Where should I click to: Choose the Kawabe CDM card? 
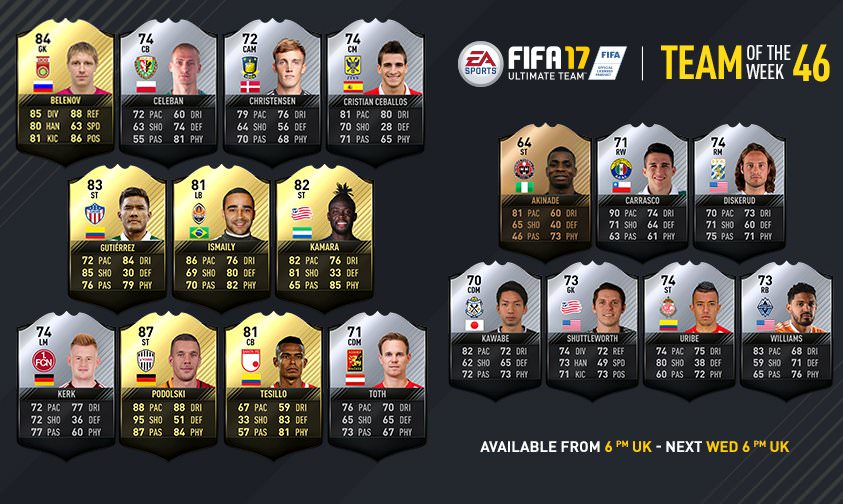495,328
